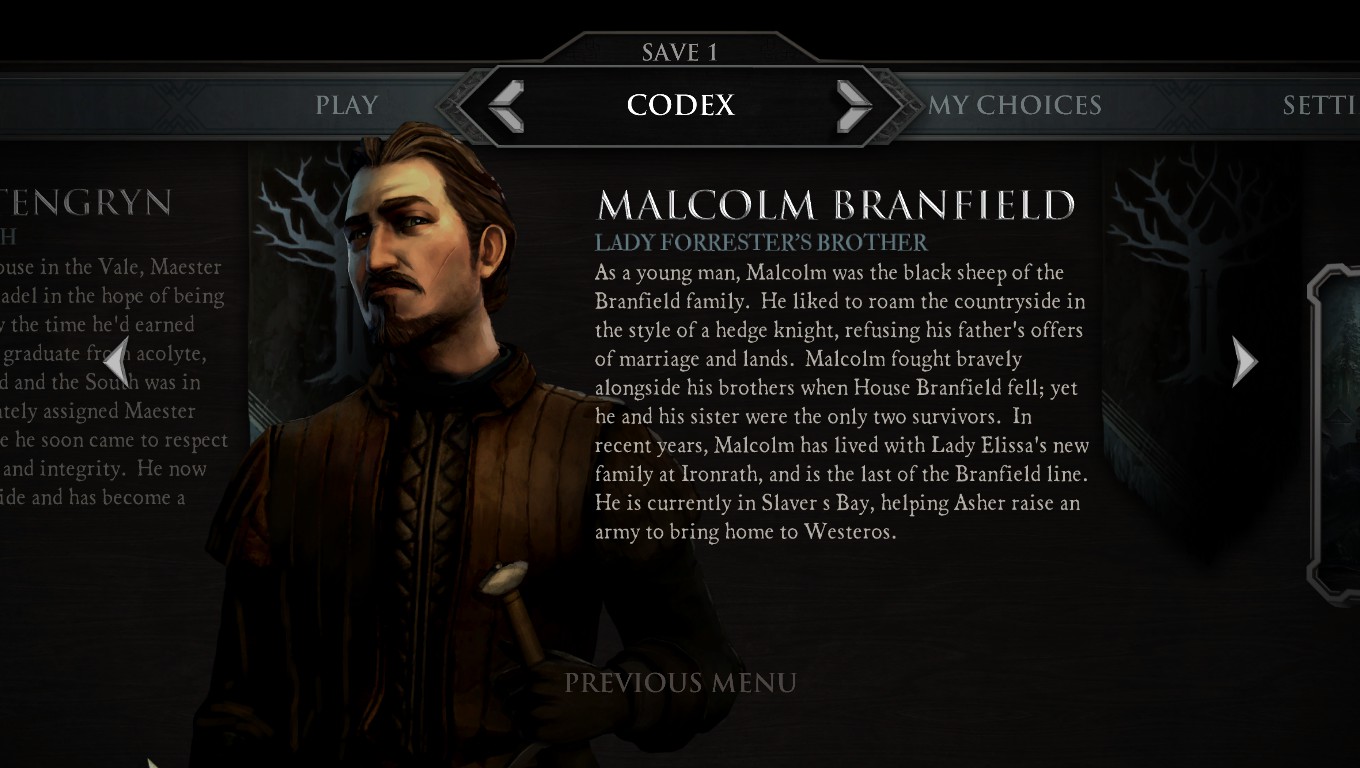Click the right arrow beside Codex
1360x768 pixels.
click(853, 105)
